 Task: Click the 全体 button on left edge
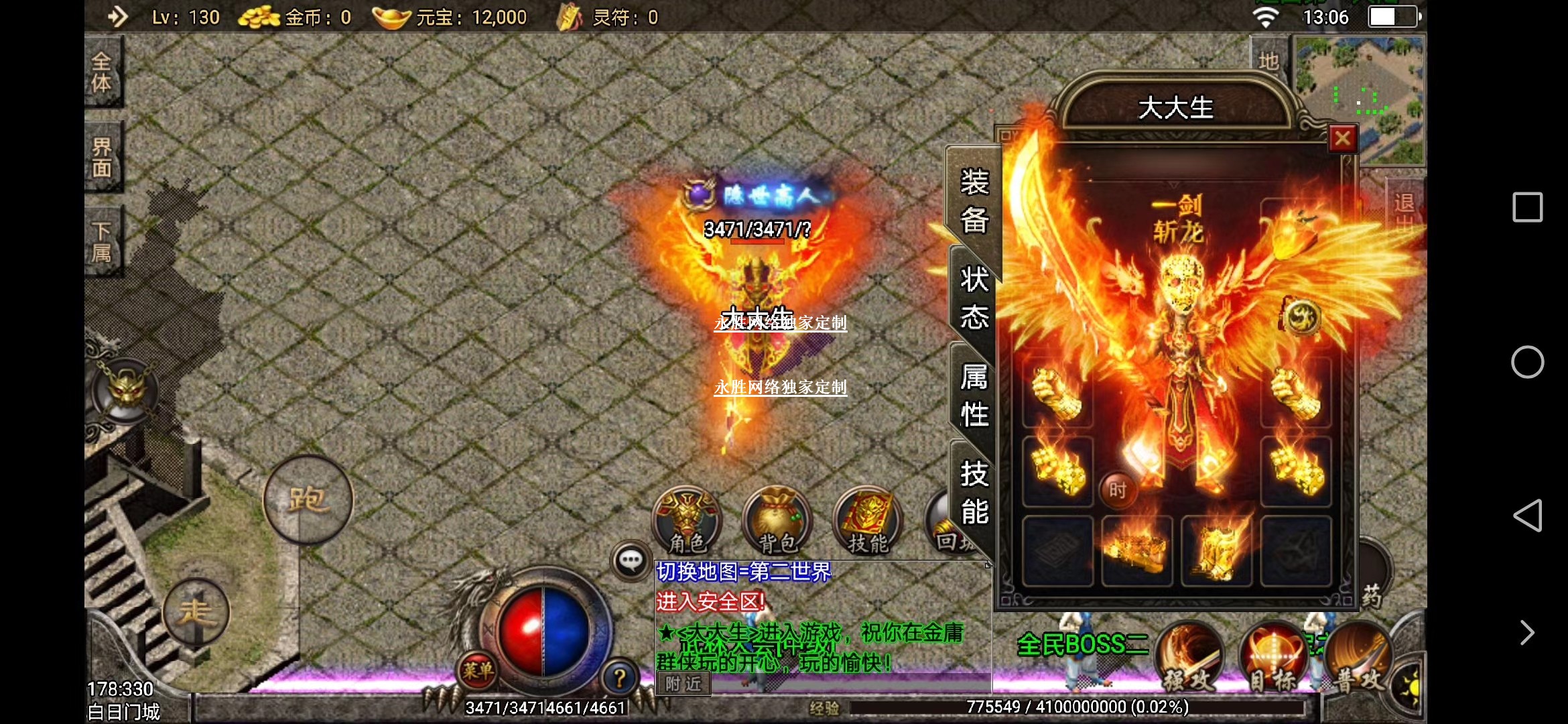click(x=102, y=72)
